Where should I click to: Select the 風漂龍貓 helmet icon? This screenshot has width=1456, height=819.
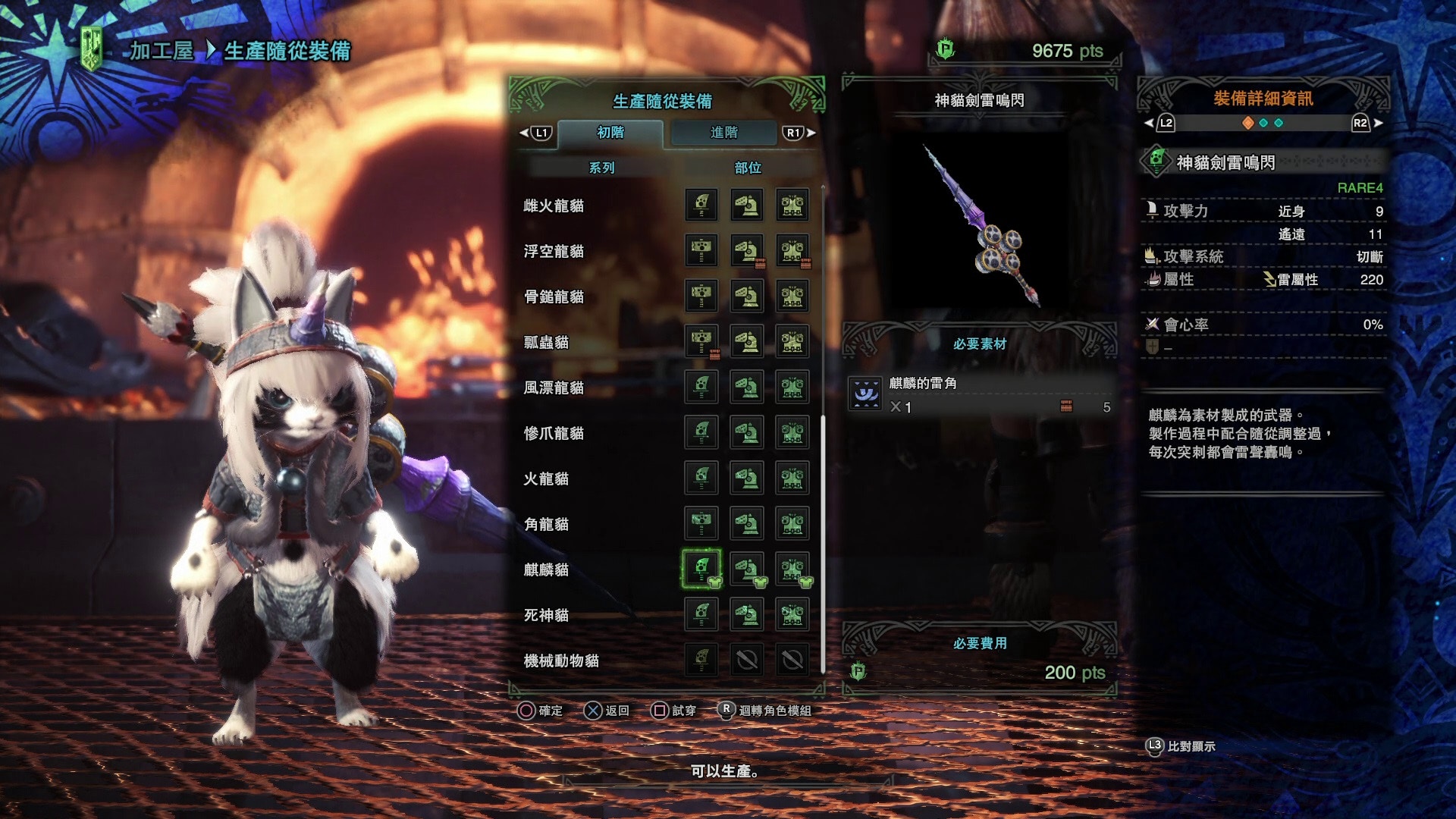tap(747, 387)
